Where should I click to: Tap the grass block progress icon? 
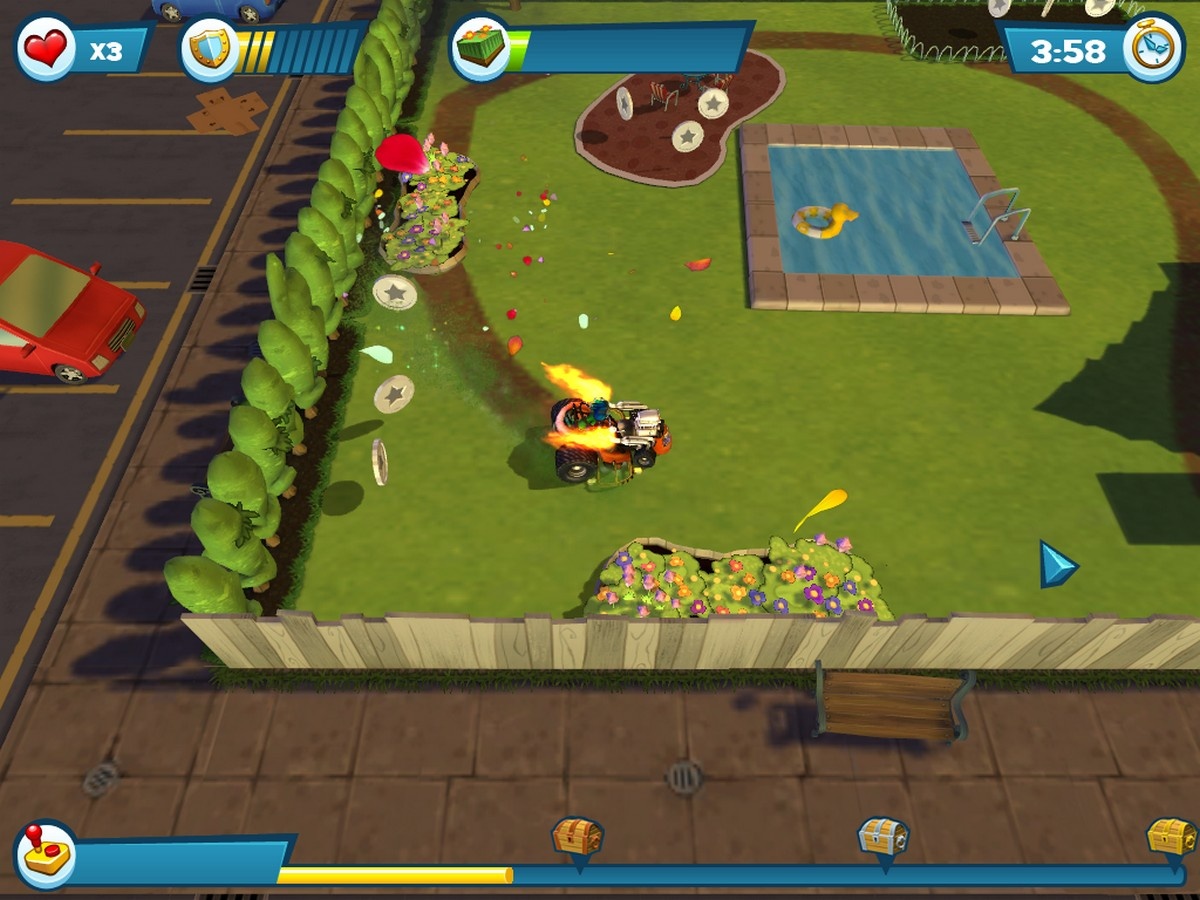click(x=480, y=48)
